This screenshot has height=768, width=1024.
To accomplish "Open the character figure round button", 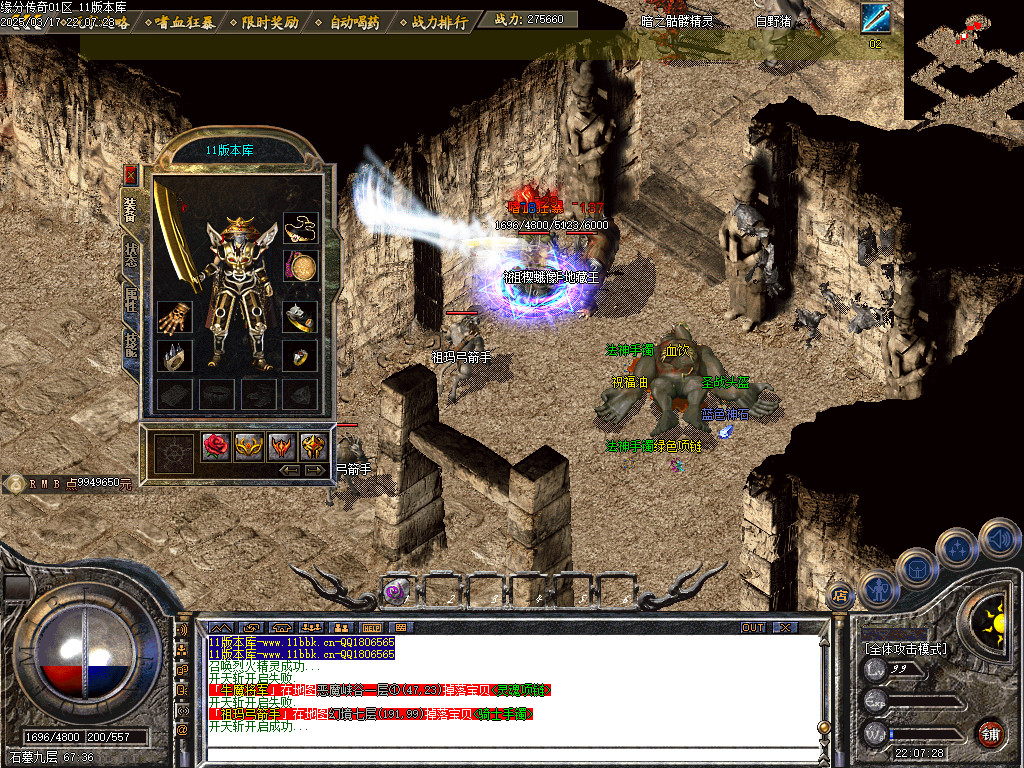I will (876, 588).
